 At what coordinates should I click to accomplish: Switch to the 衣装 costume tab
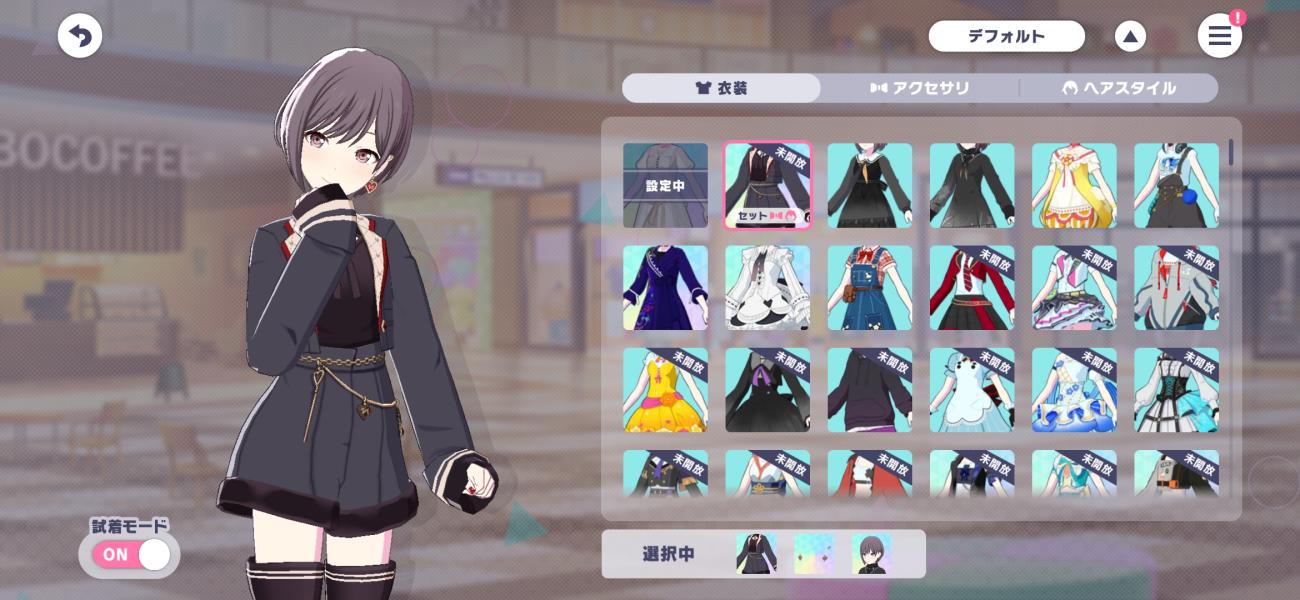pos(721,88)
